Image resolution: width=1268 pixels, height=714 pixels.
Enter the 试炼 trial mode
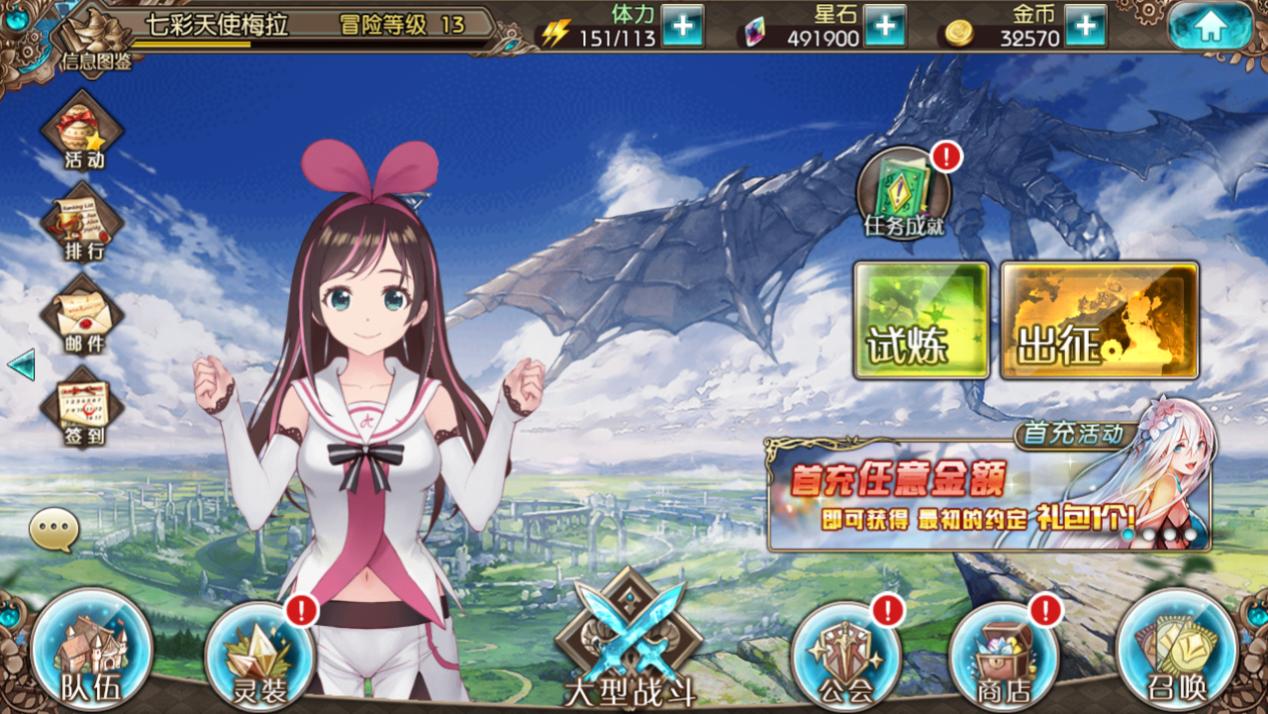coord(921,320)
